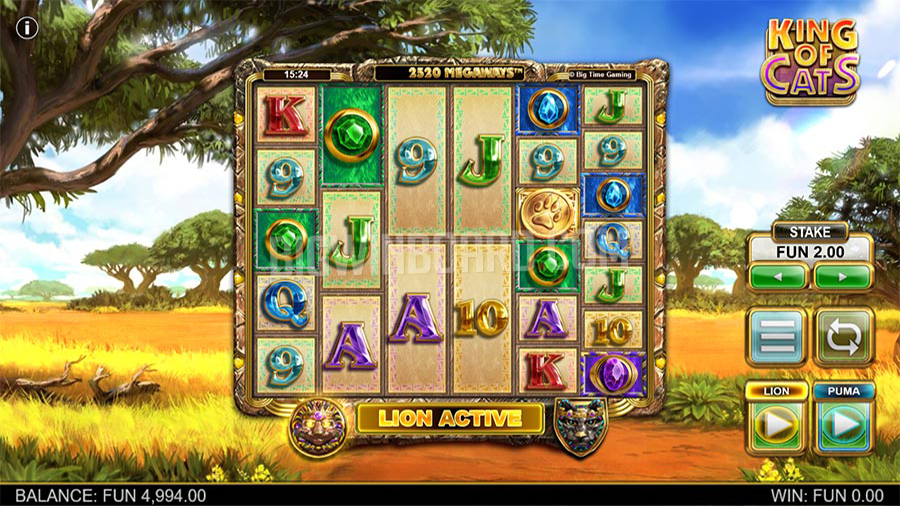Increase the stake with right arrow
Screen dimensions: 900x506
842,276
